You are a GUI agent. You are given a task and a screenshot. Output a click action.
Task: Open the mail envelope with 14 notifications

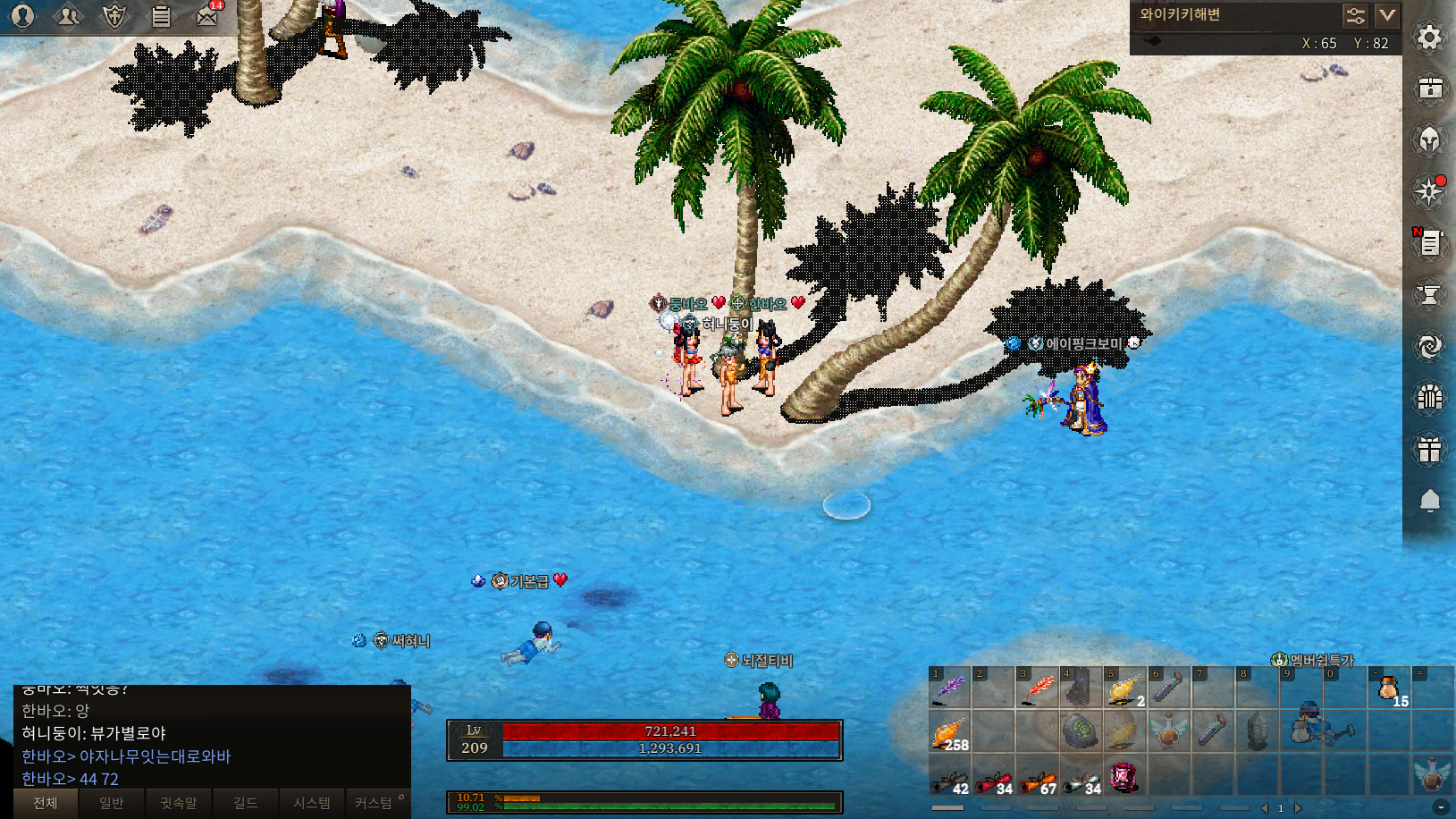pyautogui.click(x=207, y=16)
